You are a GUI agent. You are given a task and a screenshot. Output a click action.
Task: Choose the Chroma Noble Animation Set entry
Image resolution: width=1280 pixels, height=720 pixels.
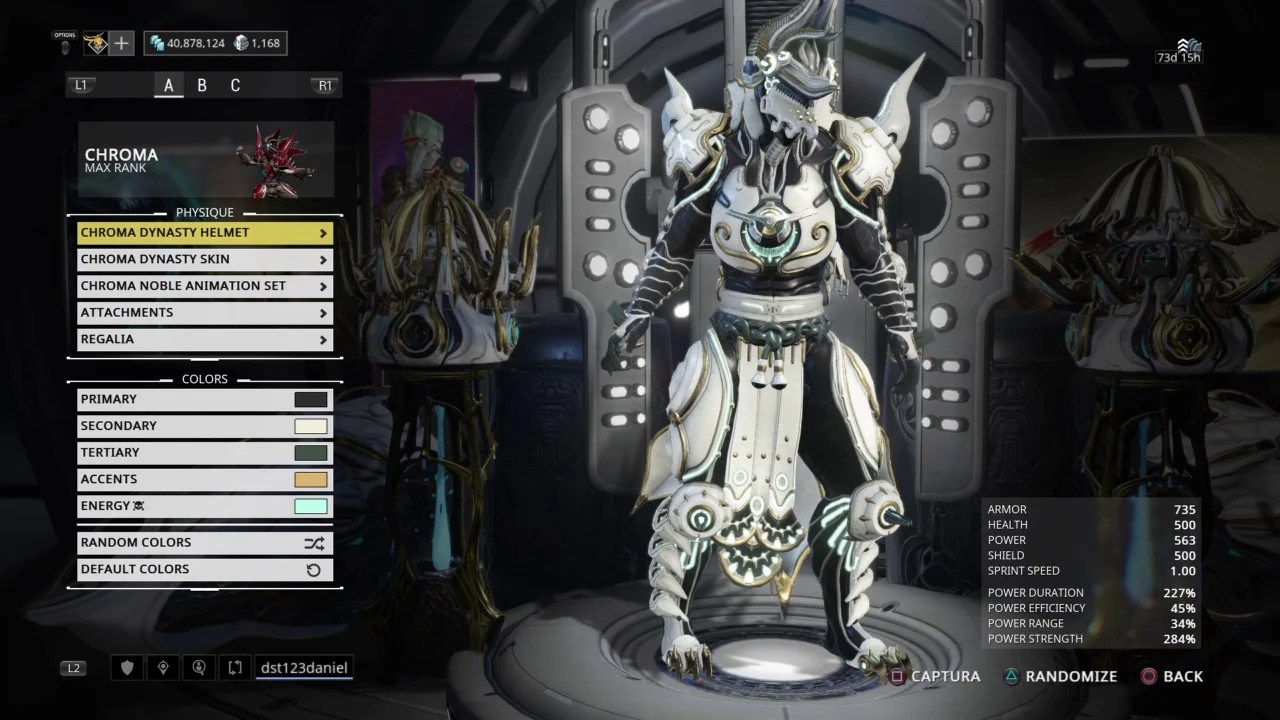pos(204,286)
